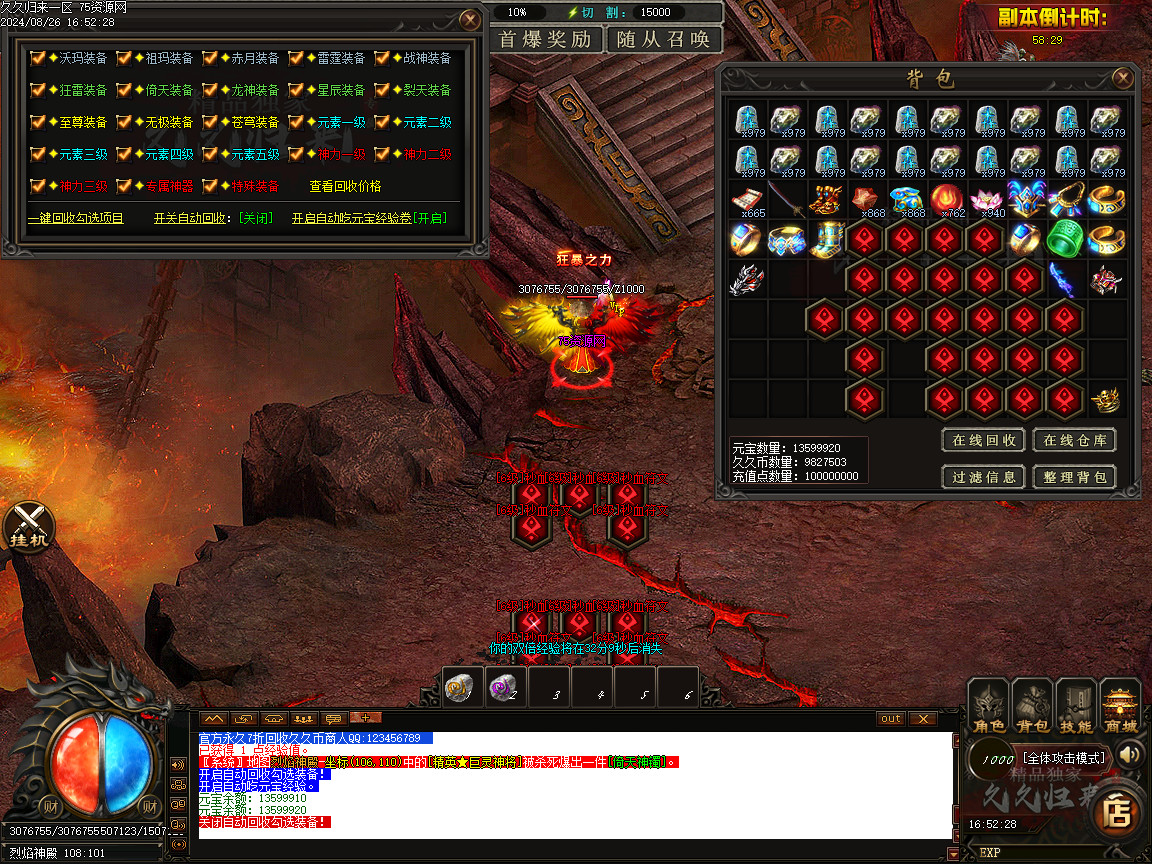Toggle the 沃玛装备 recycle checkbox
The image size is (1152, 864).
pos(38,58)
